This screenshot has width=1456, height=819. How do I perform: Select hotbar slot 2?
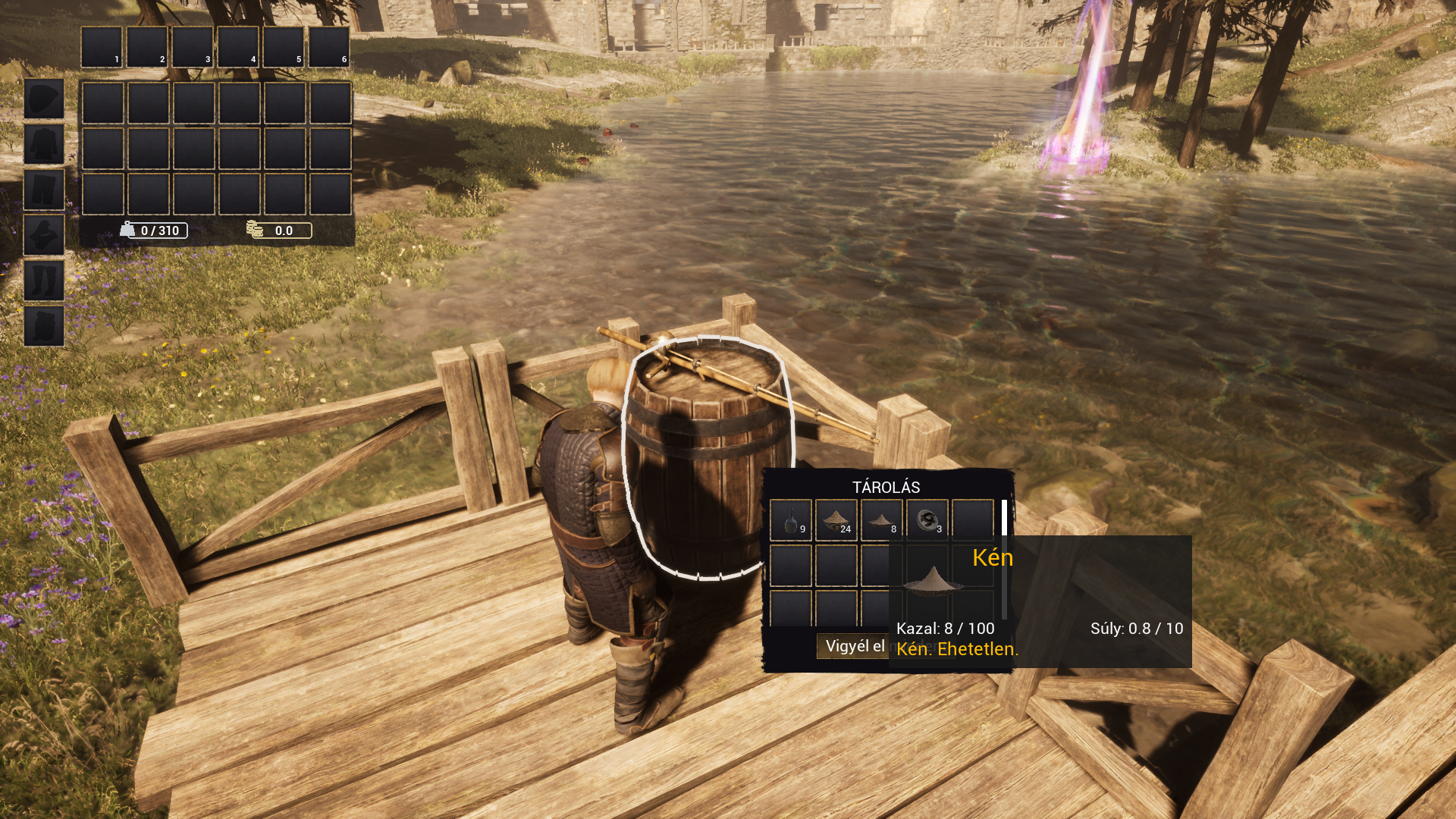147,47
